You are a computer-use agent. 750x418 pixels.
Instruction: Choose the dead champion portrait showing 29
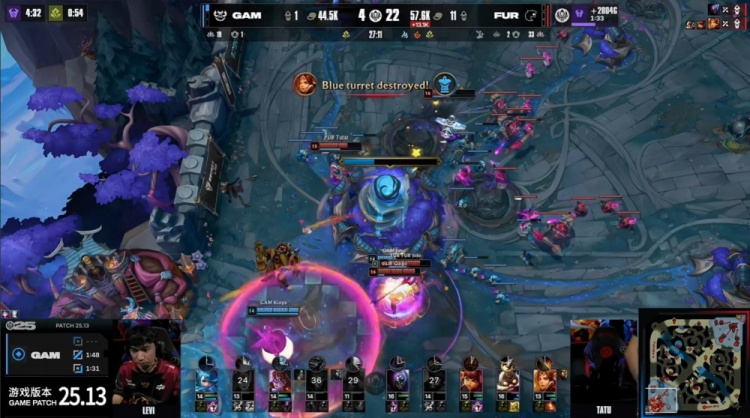pos(353,381)
